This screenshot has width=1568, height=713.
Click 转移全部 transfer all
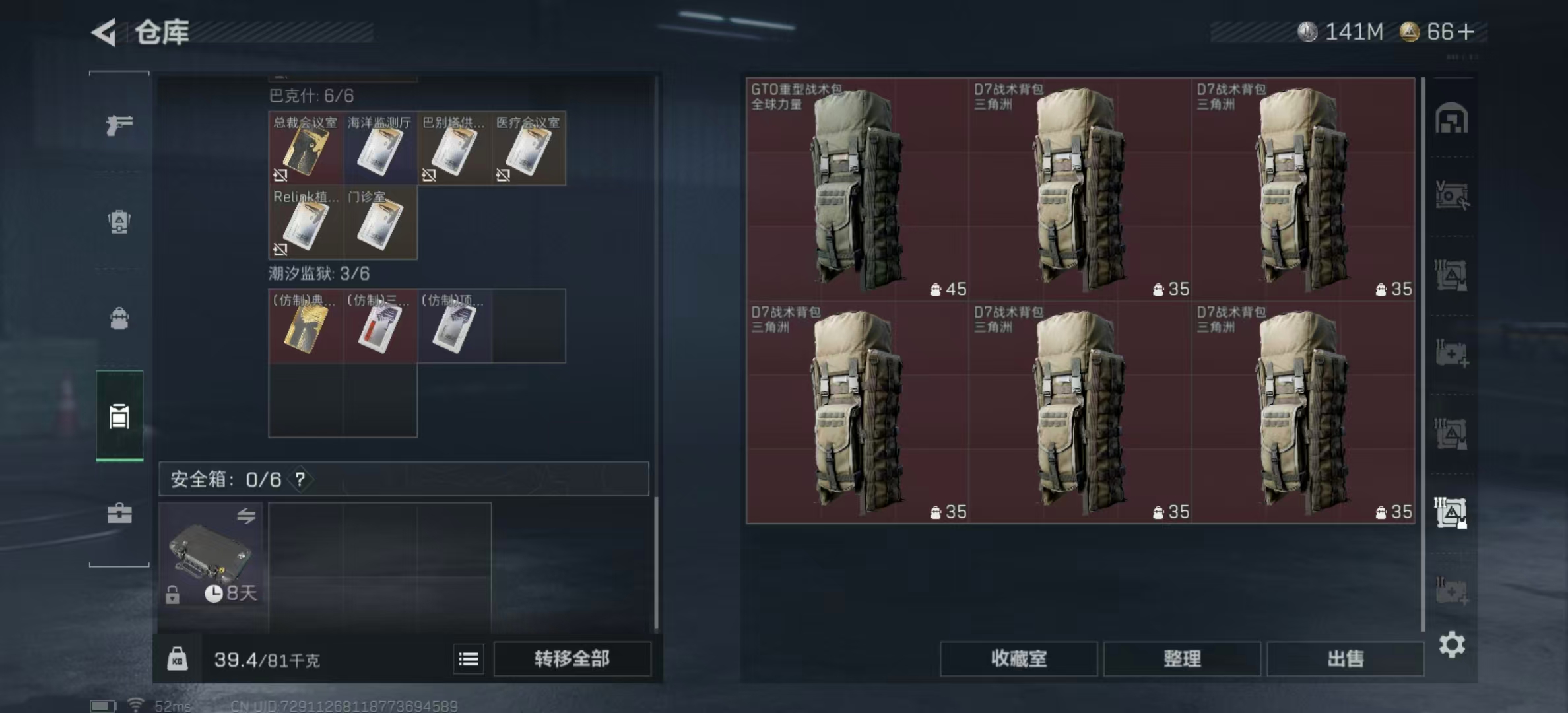point(572,659)
